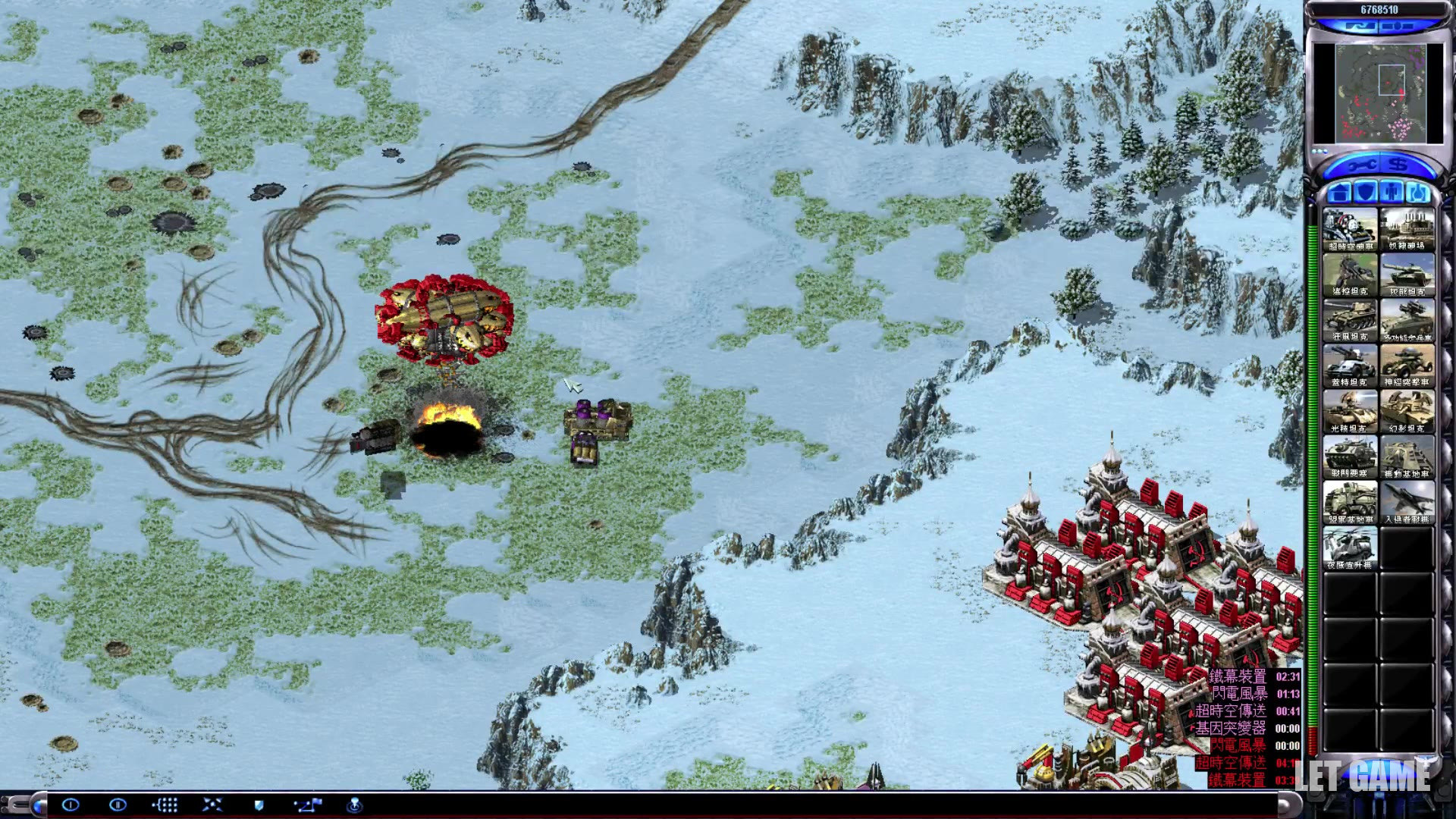1456x819 pixels.
Task: Place a beacon using the beacon icon
Action: pos(354,805)
